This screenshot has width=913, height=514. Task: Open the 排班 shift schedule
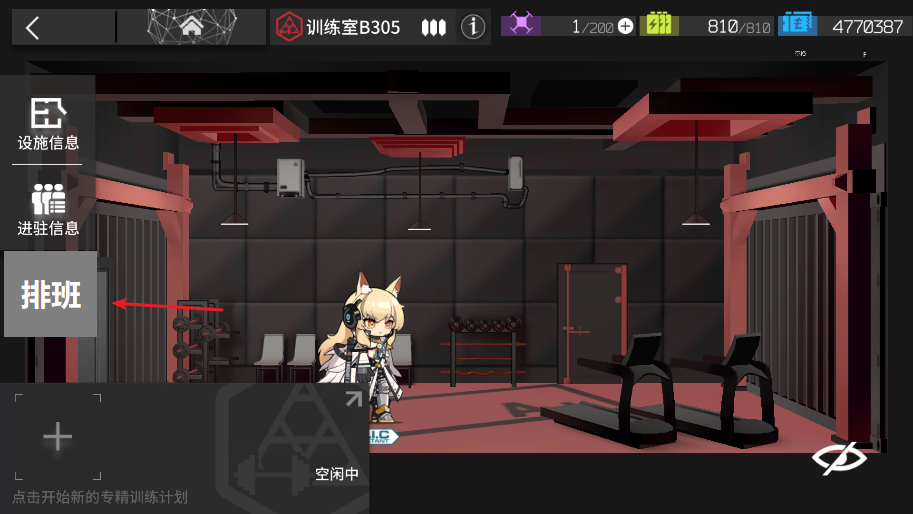click(x=51, y=295)
